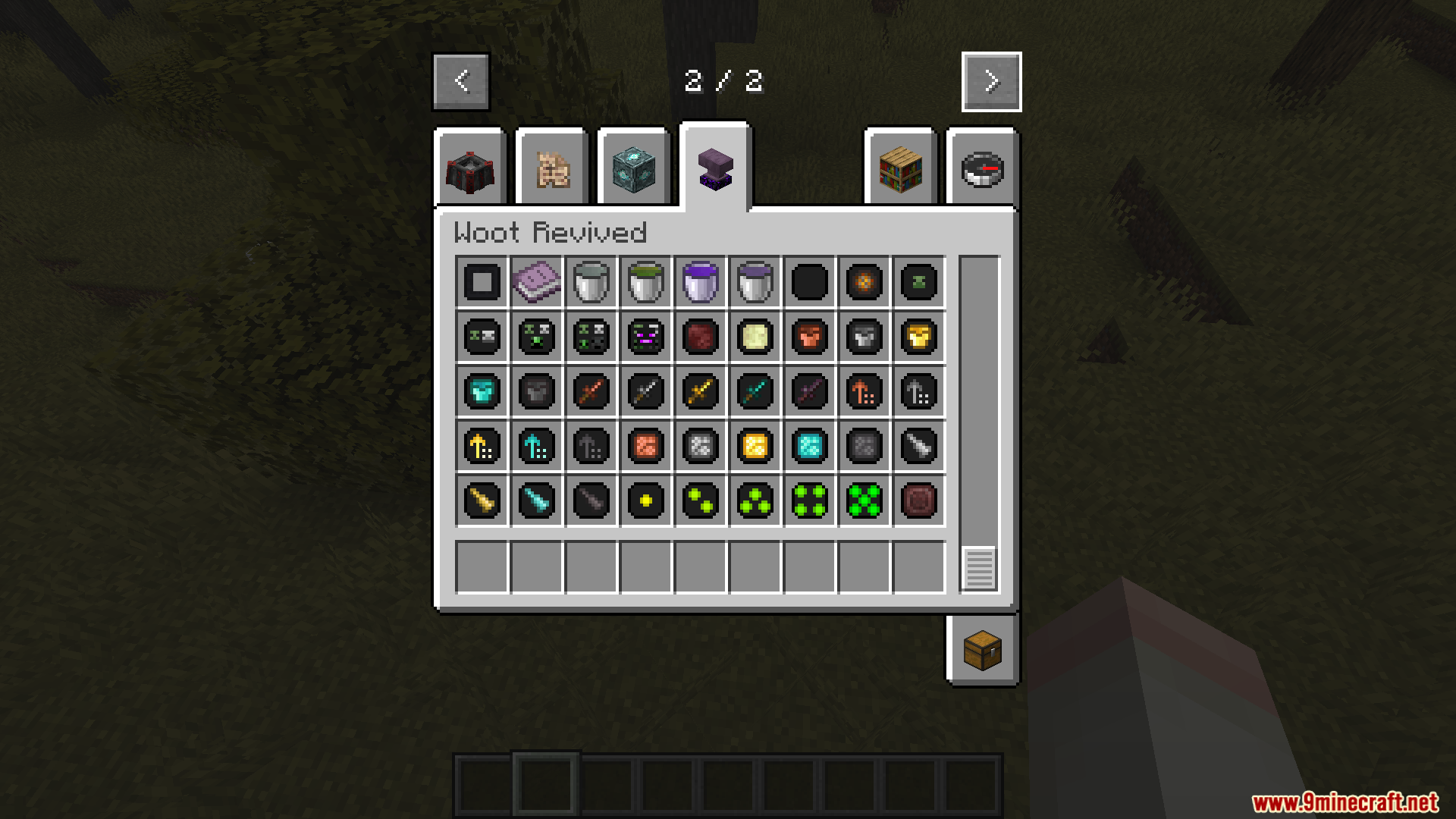Choose the golden helmet item
Screen dimensions: 1456x819
coord(918,337)
